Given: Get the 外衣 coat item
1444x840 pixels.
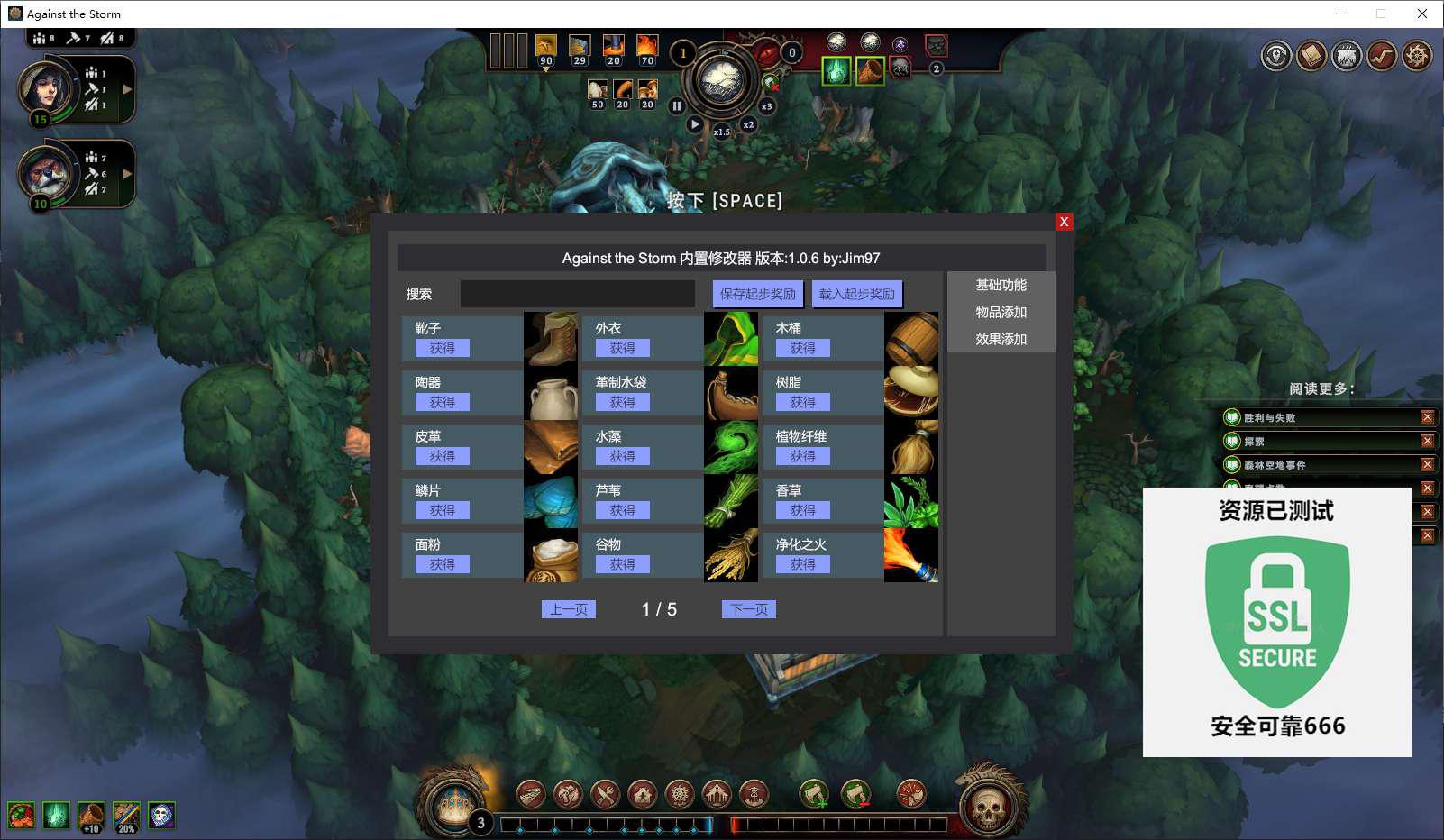Looking at the screenshot, I should 622,348.
